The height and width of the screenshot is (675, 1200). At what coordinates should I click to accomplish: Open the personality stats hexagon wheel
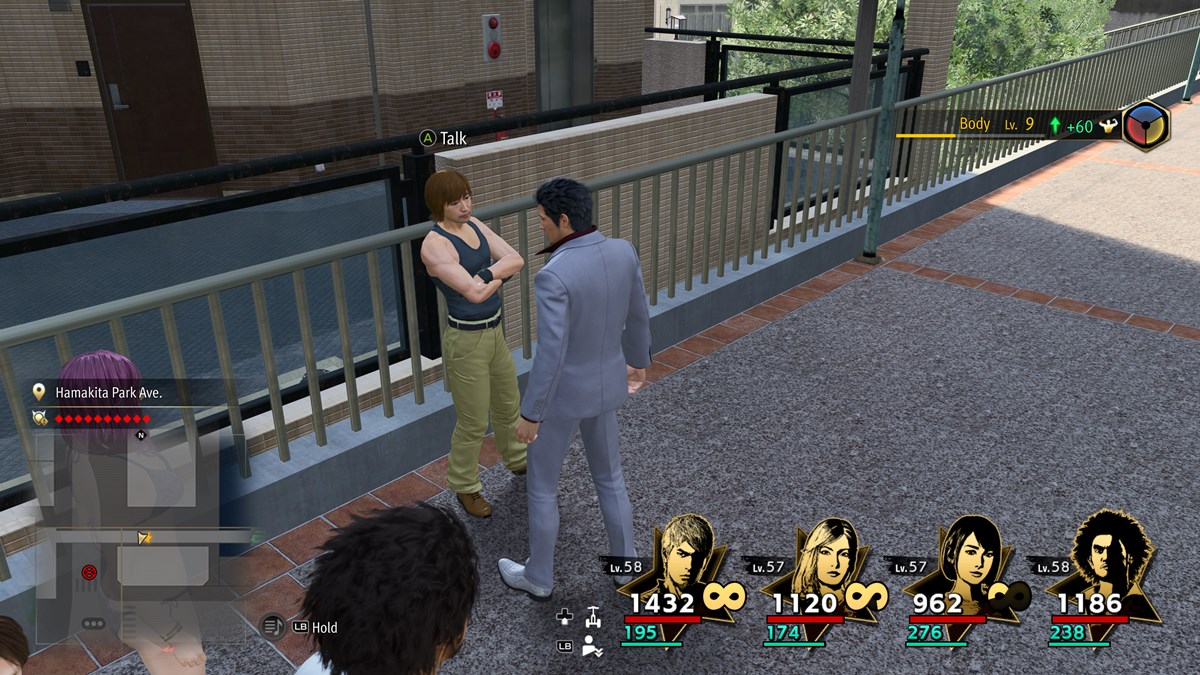coord(1145,126)
